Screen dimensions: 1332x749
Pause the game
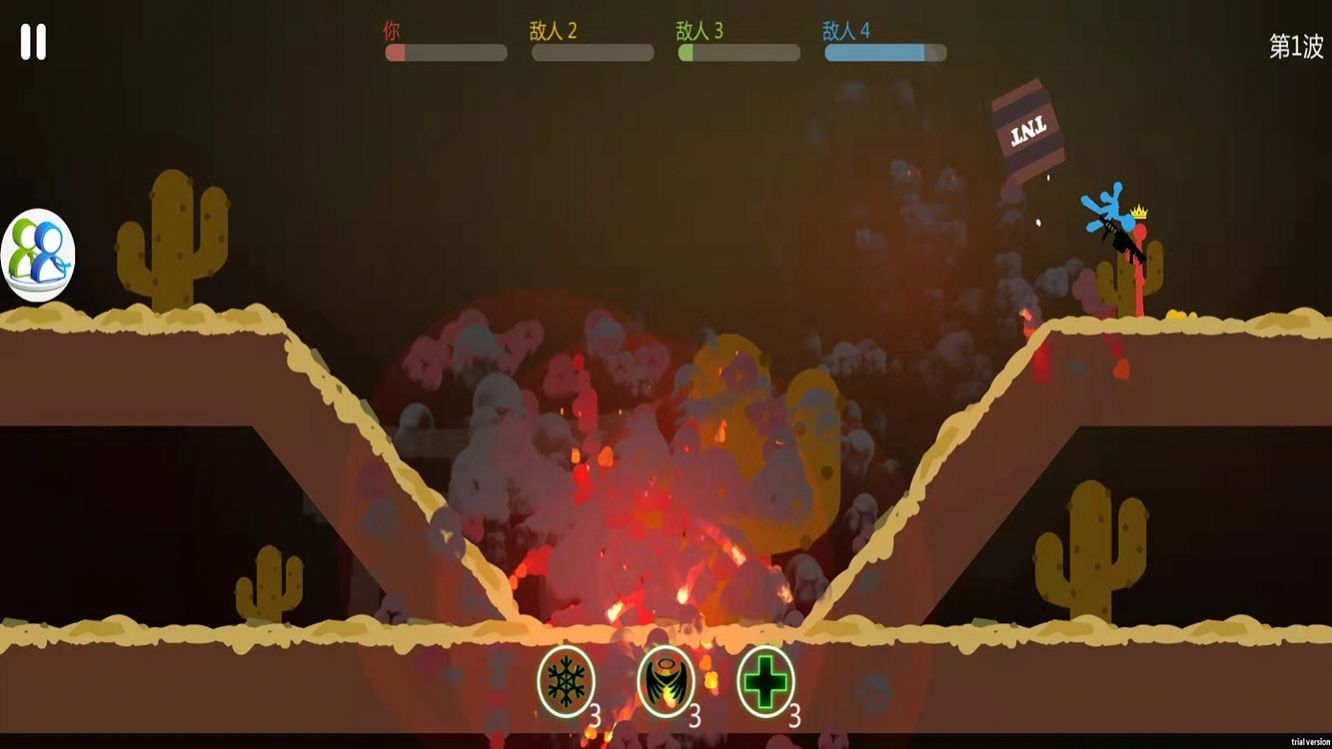click(x=33, y=42)
